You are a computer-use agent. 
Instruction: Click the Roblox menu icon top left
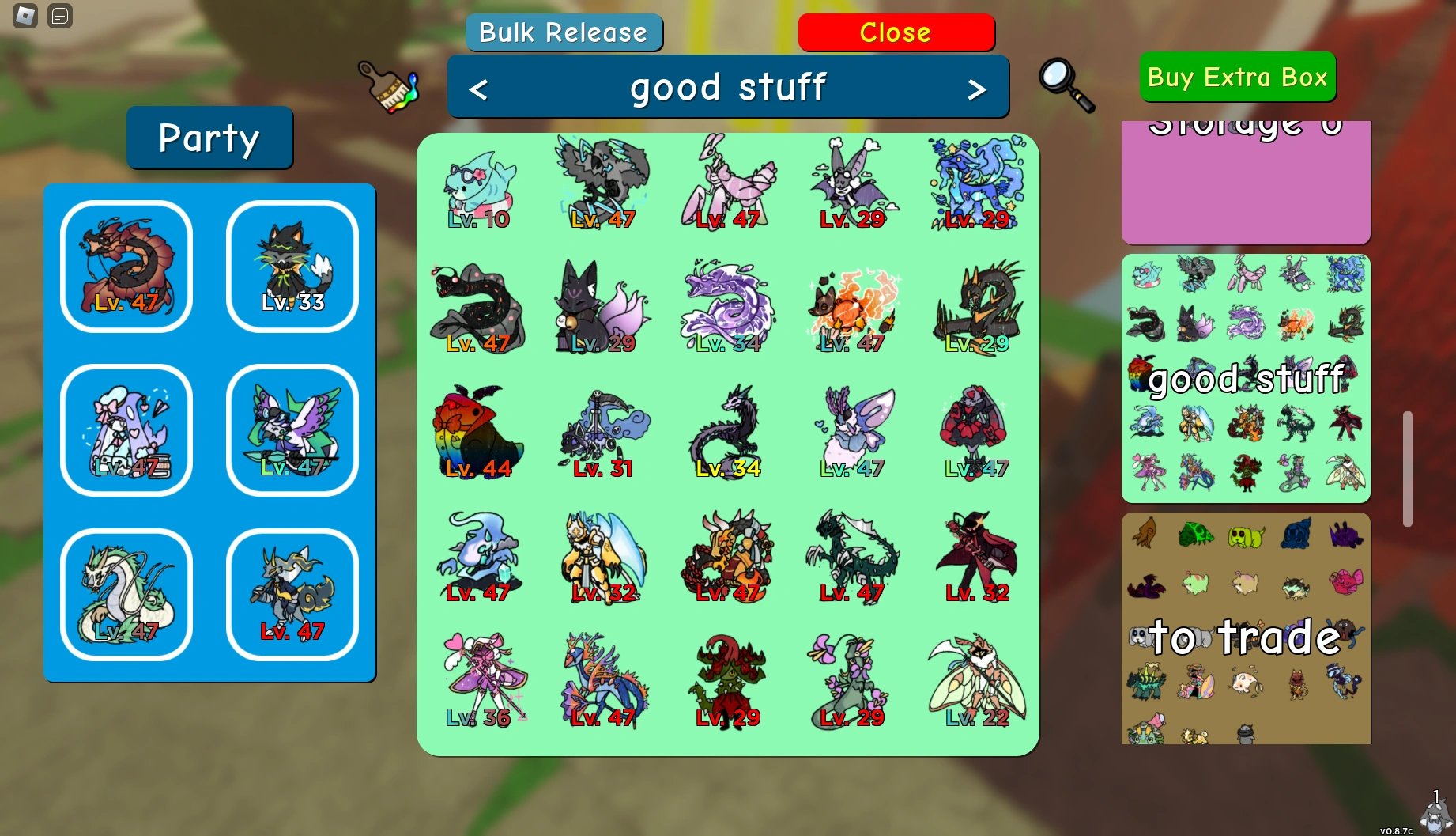coord(24,16)
